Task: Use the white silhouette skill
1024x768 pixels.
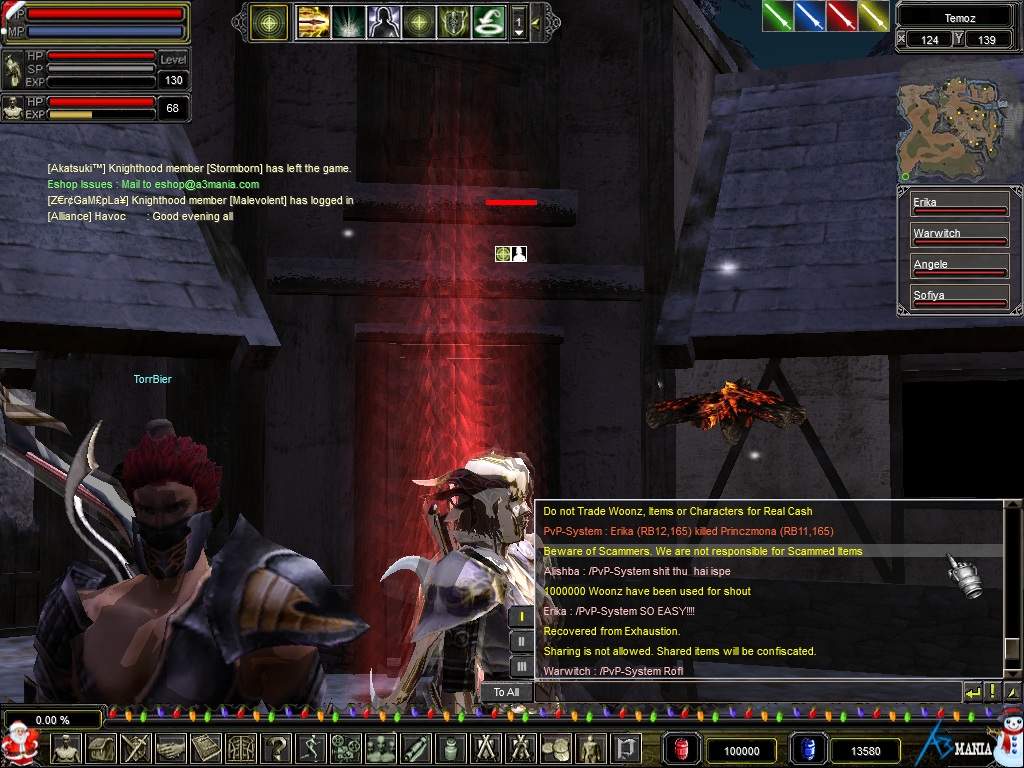Action: [x=383, y=21]
